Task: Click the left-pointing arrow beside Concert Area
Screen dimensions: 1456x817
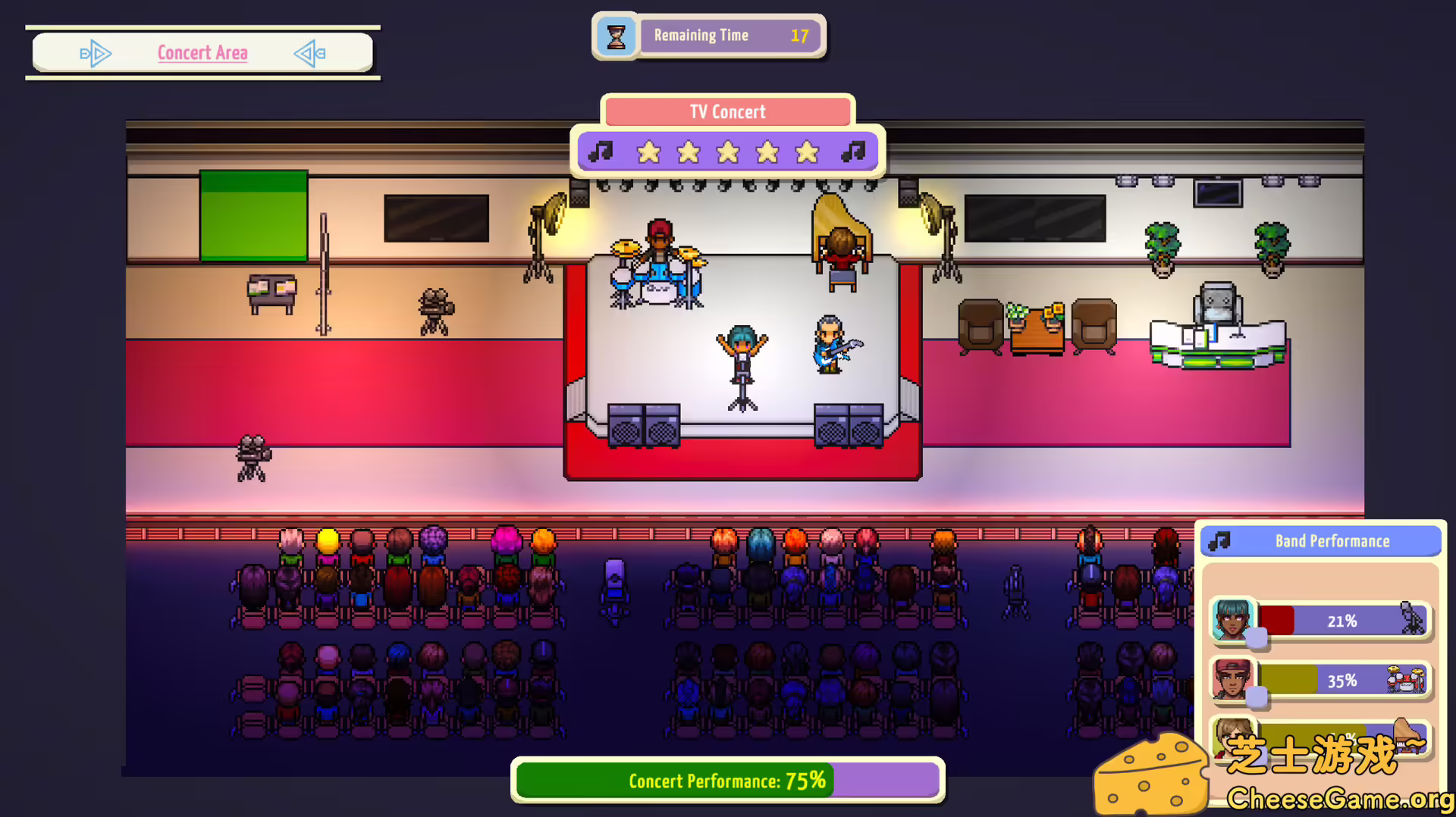Action: click(309, 53)
